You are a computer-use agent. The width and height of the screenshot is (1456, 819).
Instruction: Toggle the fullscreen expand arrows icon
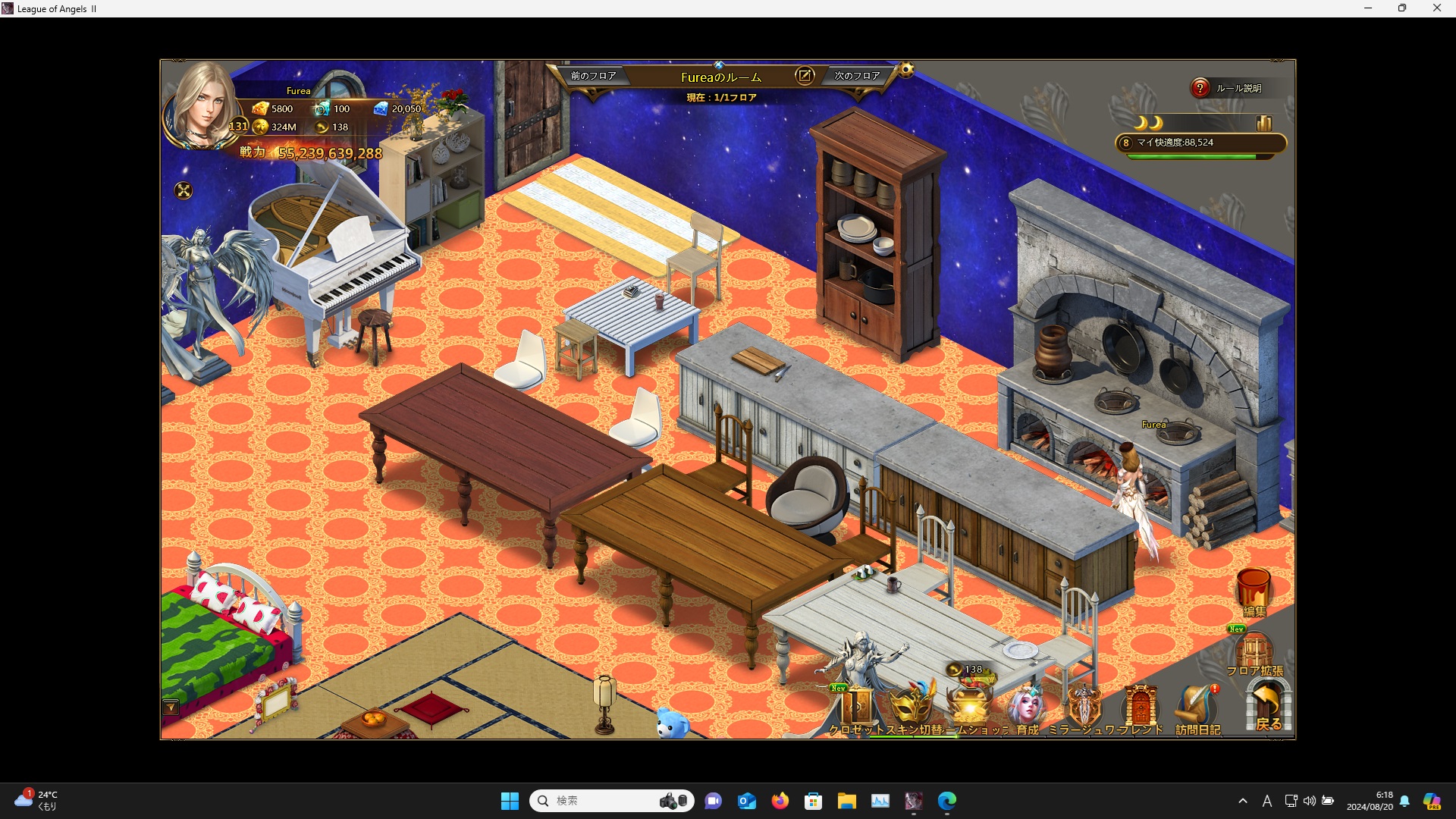[184, 190]
